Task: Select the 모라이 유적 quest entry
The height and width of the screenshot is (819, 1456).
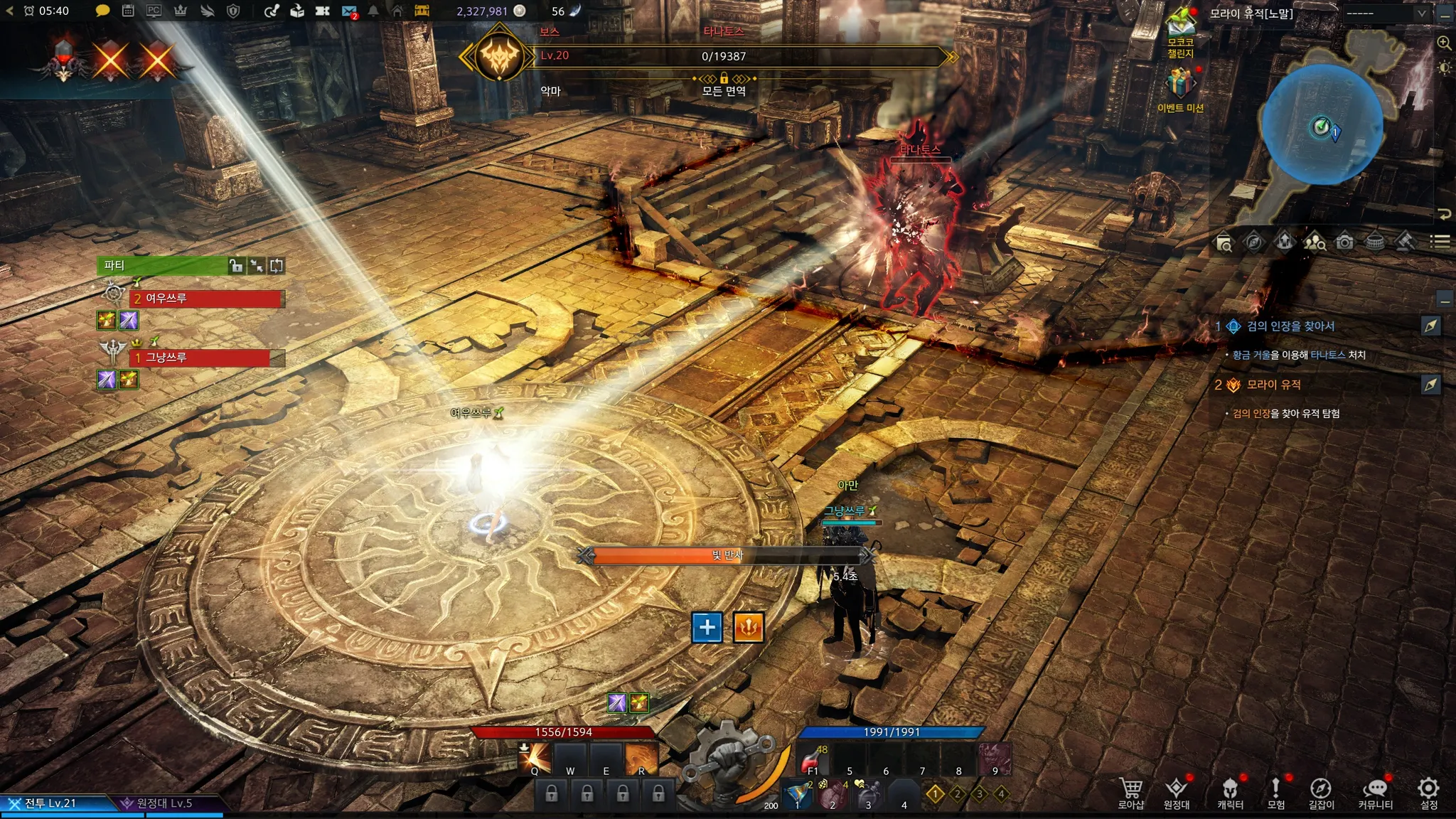Action: pos(1273,385)
